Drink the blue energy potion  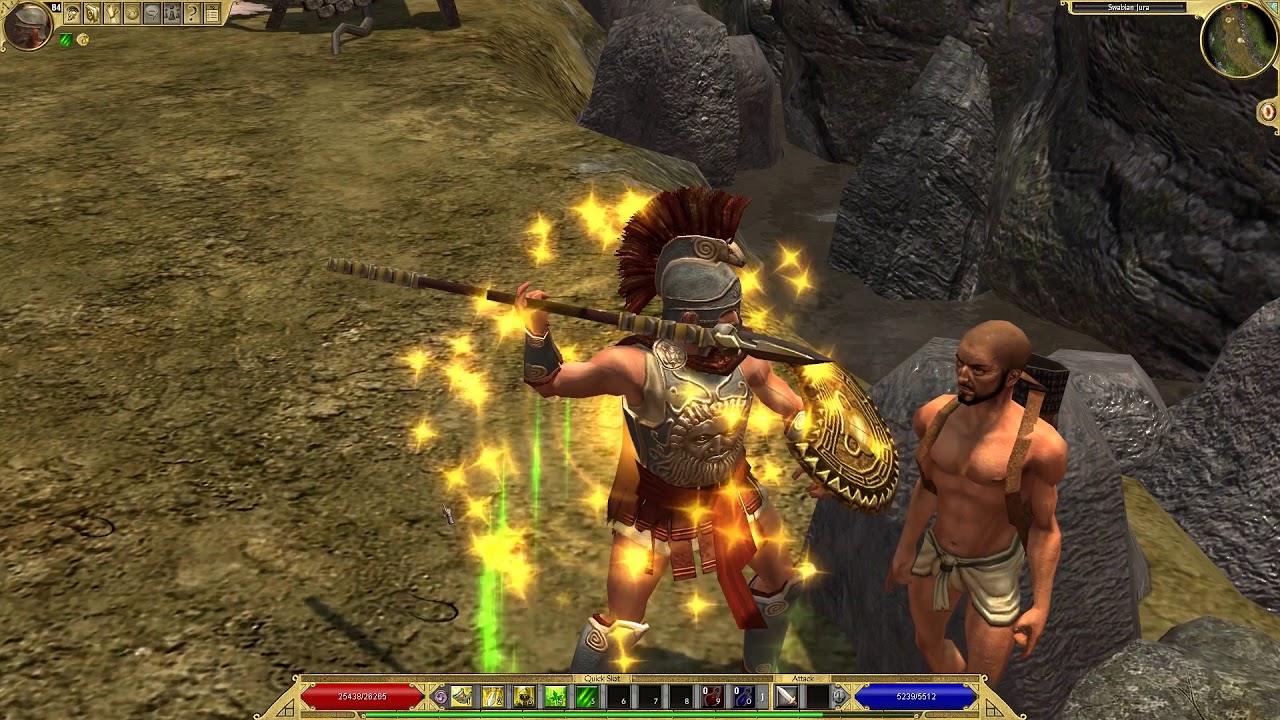(743, 696)
